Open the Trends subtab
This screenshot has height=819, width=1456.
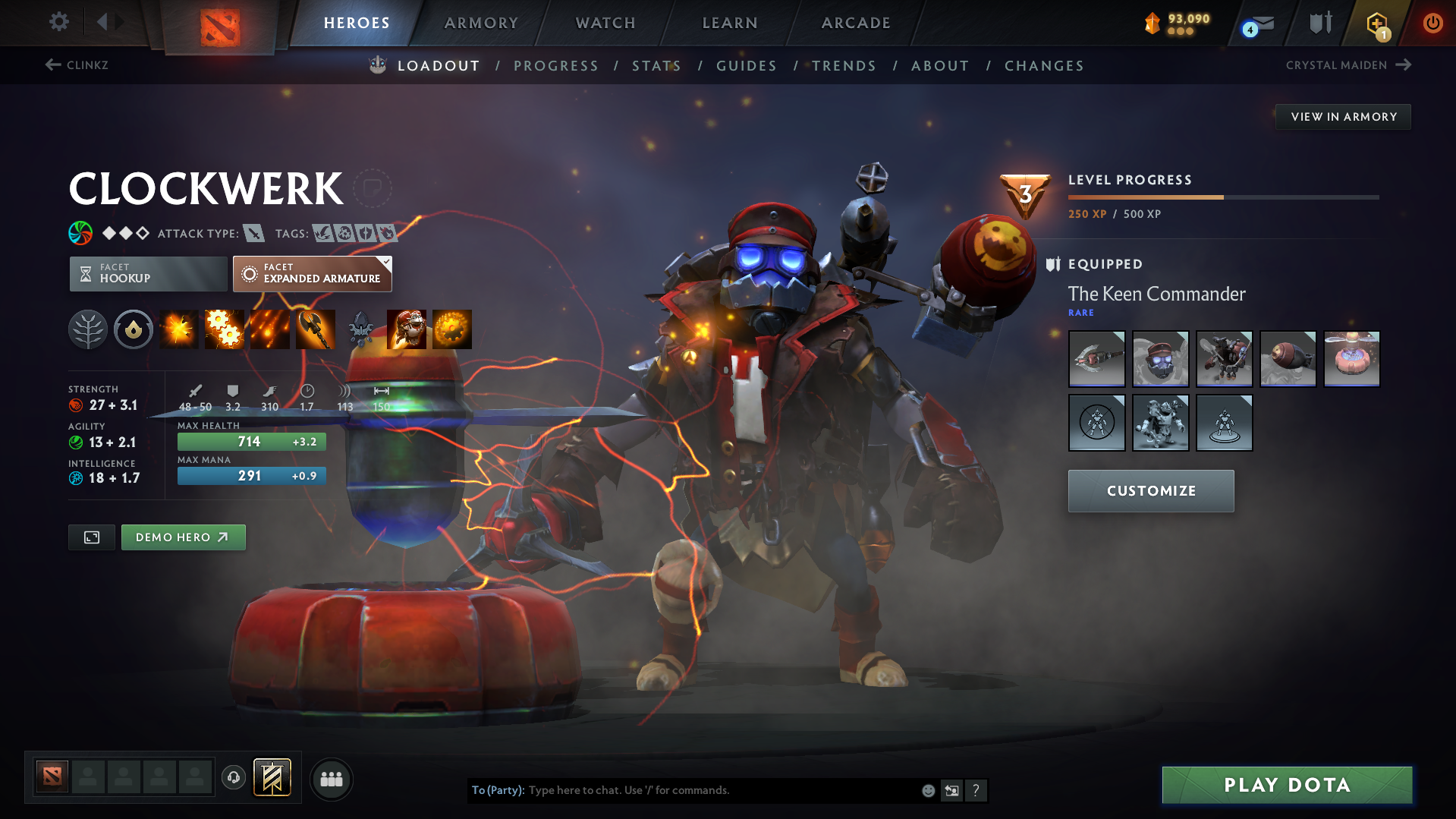844,66
